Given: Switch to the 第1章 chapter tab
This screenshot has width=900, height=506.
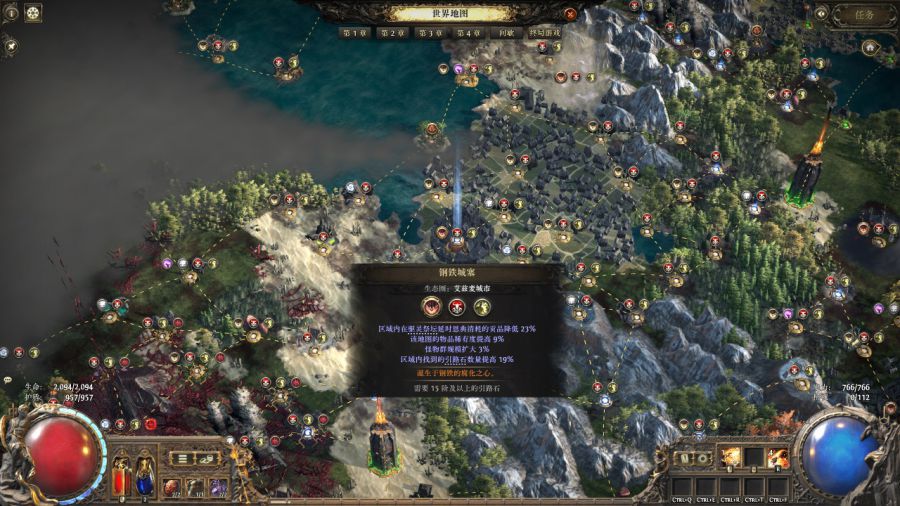Looking at the screenshot, I should pos(355,33).
